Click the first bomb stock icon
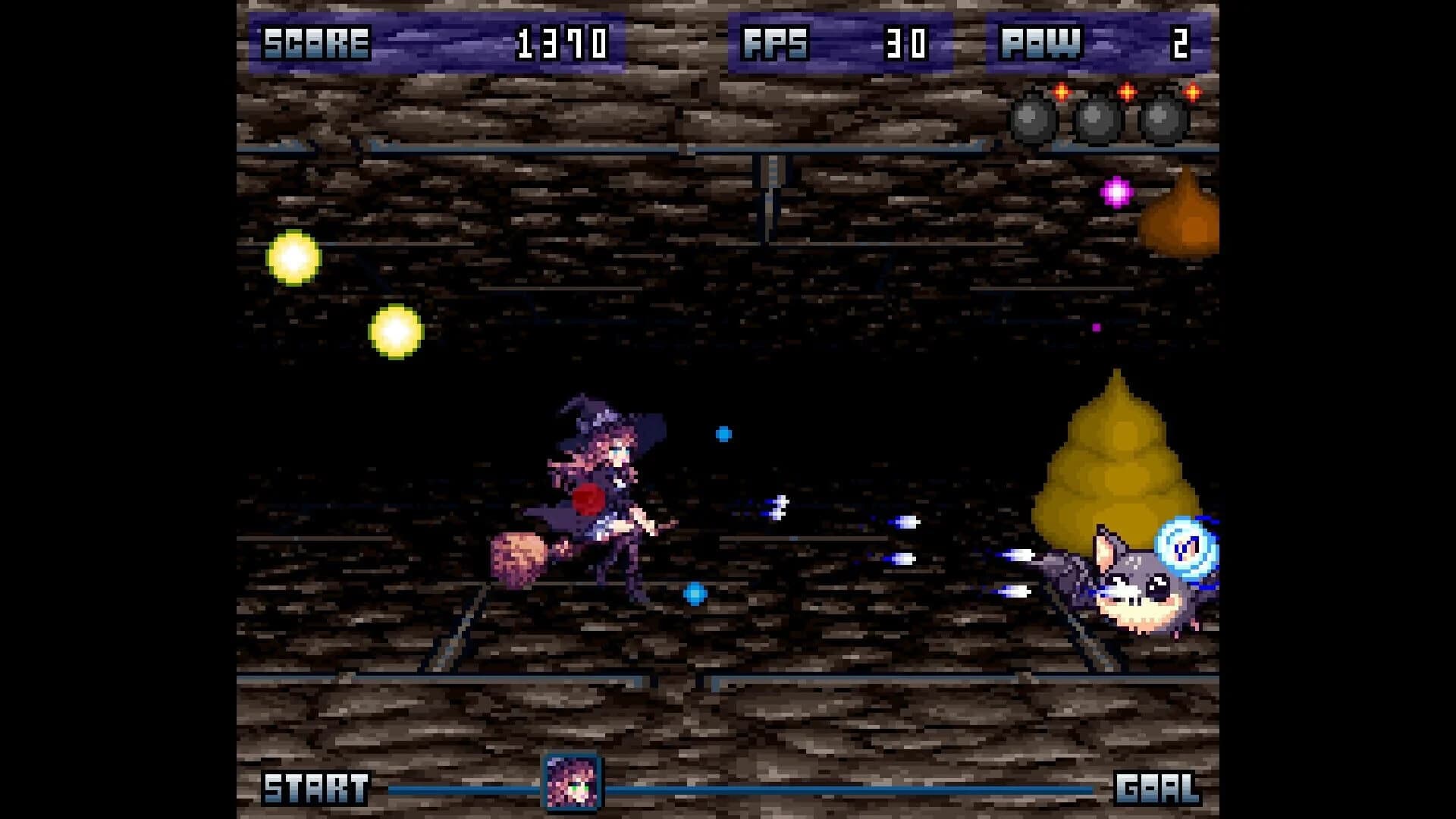Viewport: 1456px width, 819px height. coord(1031,118)
